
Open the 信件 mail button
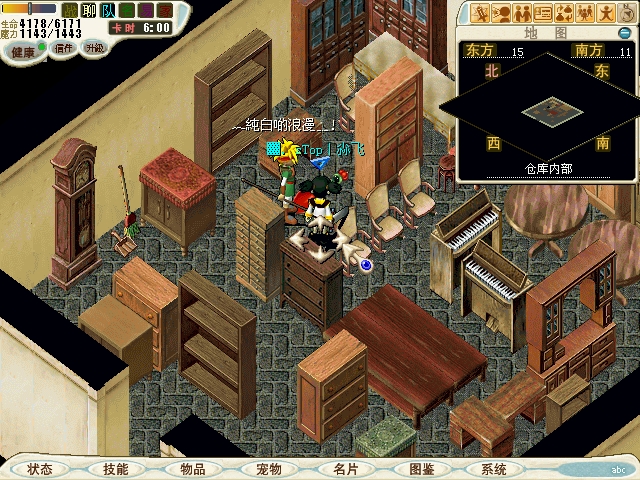tap(64, 47)
